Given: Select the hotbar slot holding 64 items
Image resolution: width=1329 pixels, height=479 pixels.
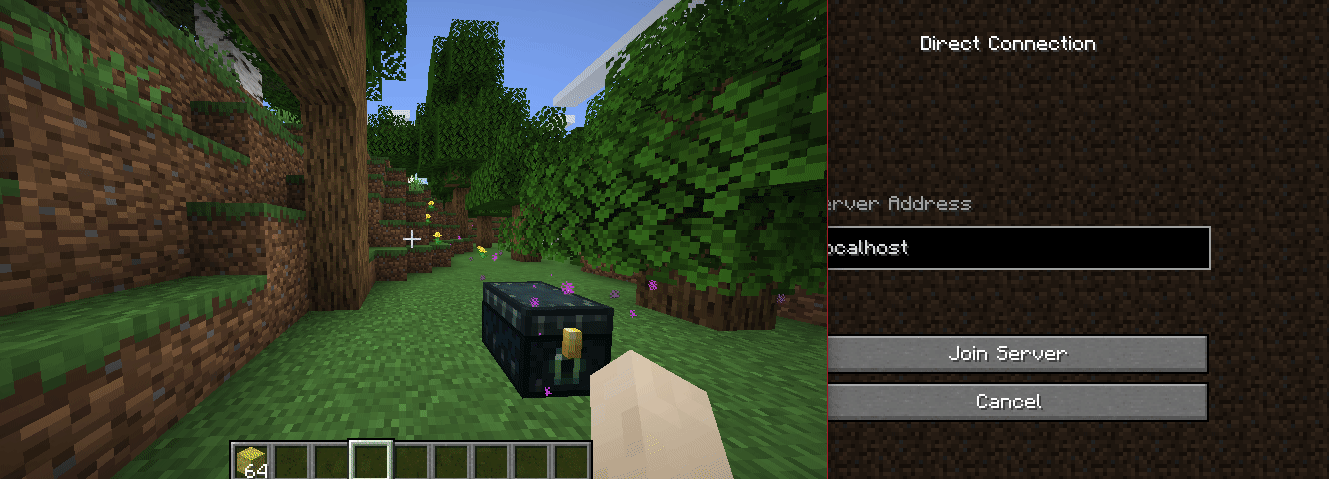Looking at the screenshot, I should [x=251, y=461].
